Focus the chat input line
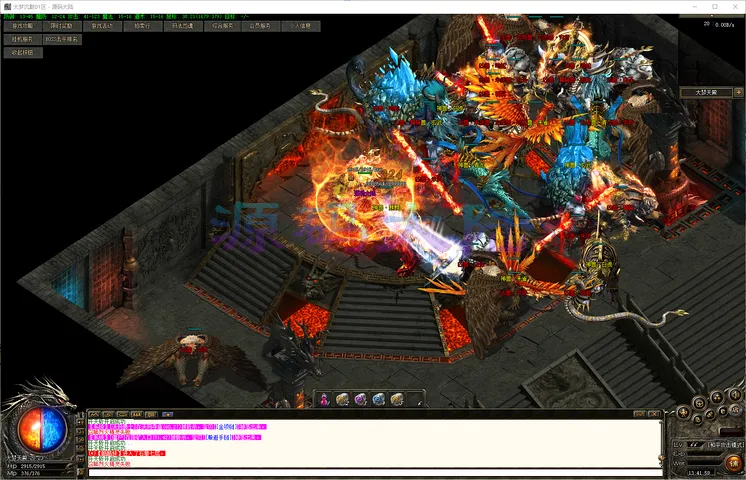Screen dimensions: 746x480 [370, 472]
